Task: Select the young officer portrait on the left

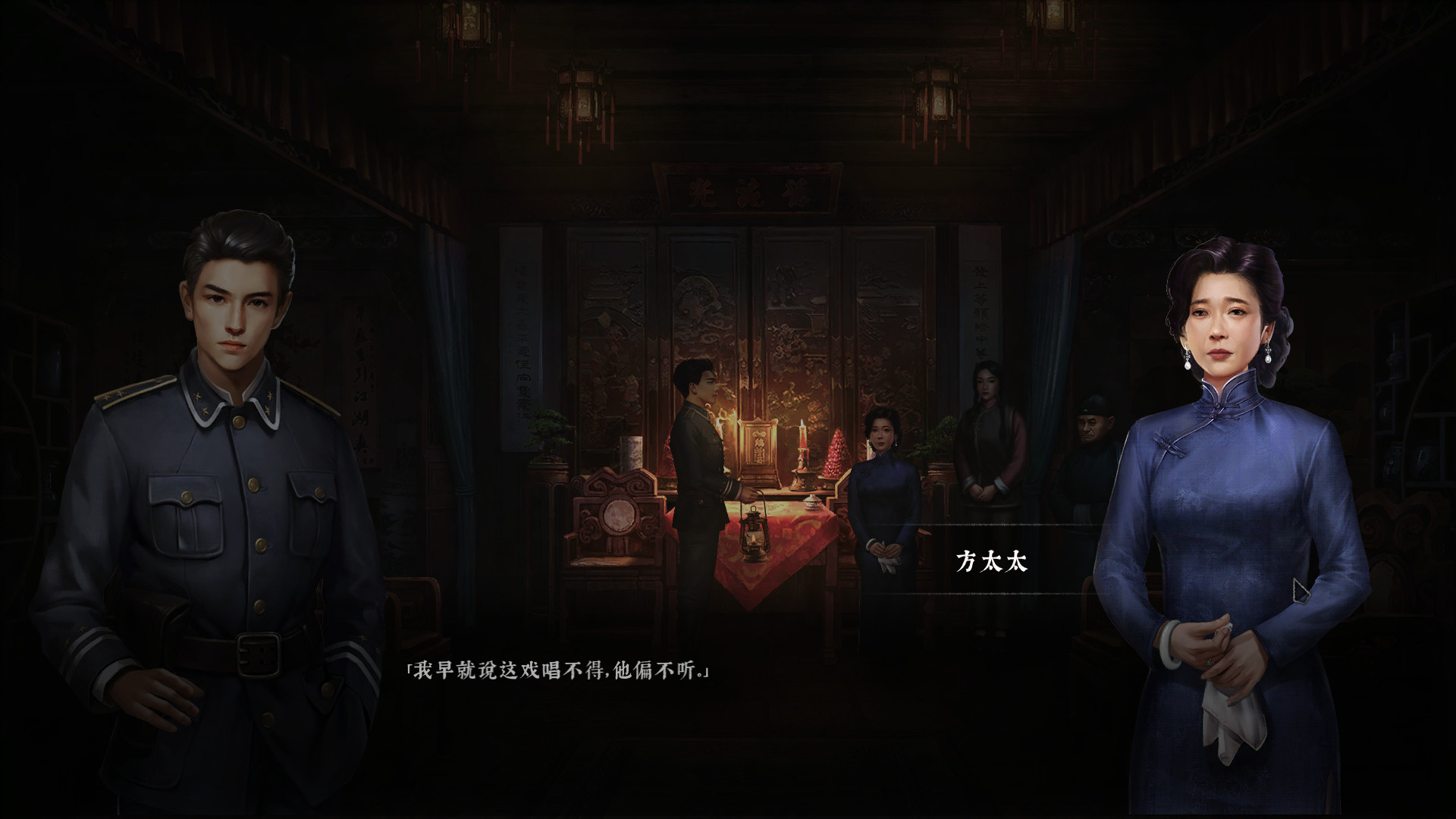Action: pos(227,455)
